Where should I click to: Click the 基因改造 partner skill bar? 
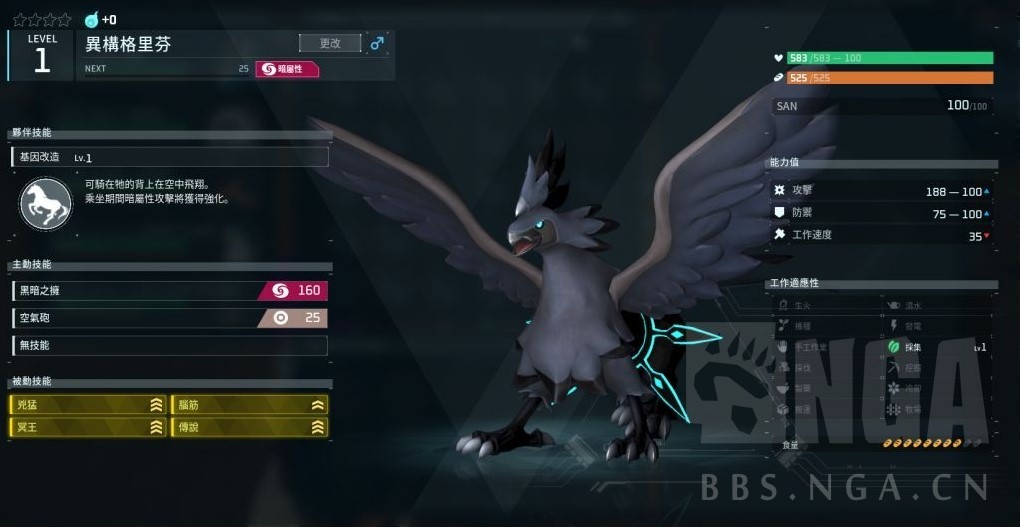pyautogui.click(x=169, y=157)
